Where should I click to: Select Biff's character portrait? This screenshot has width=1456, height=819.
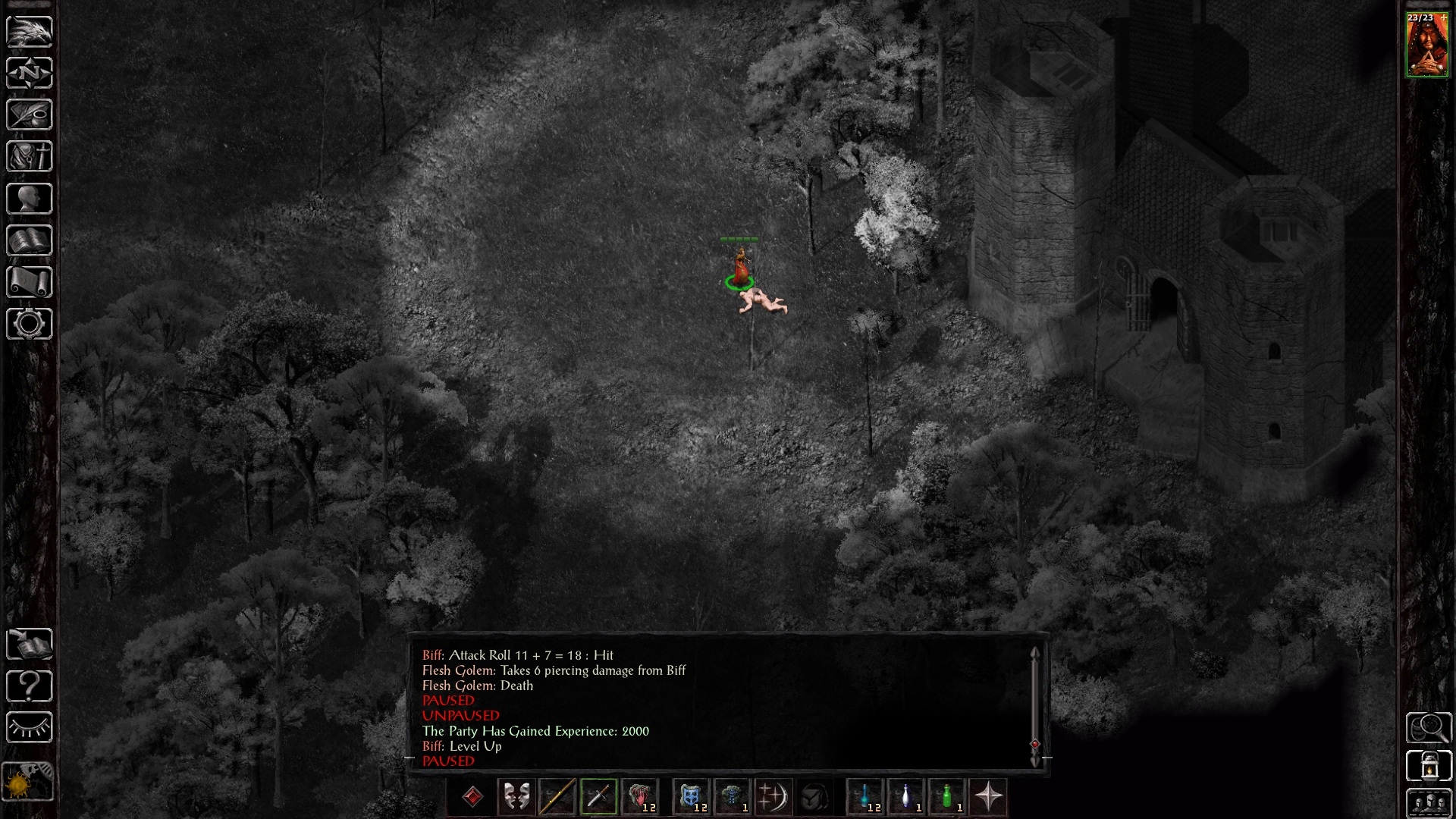1427,44
